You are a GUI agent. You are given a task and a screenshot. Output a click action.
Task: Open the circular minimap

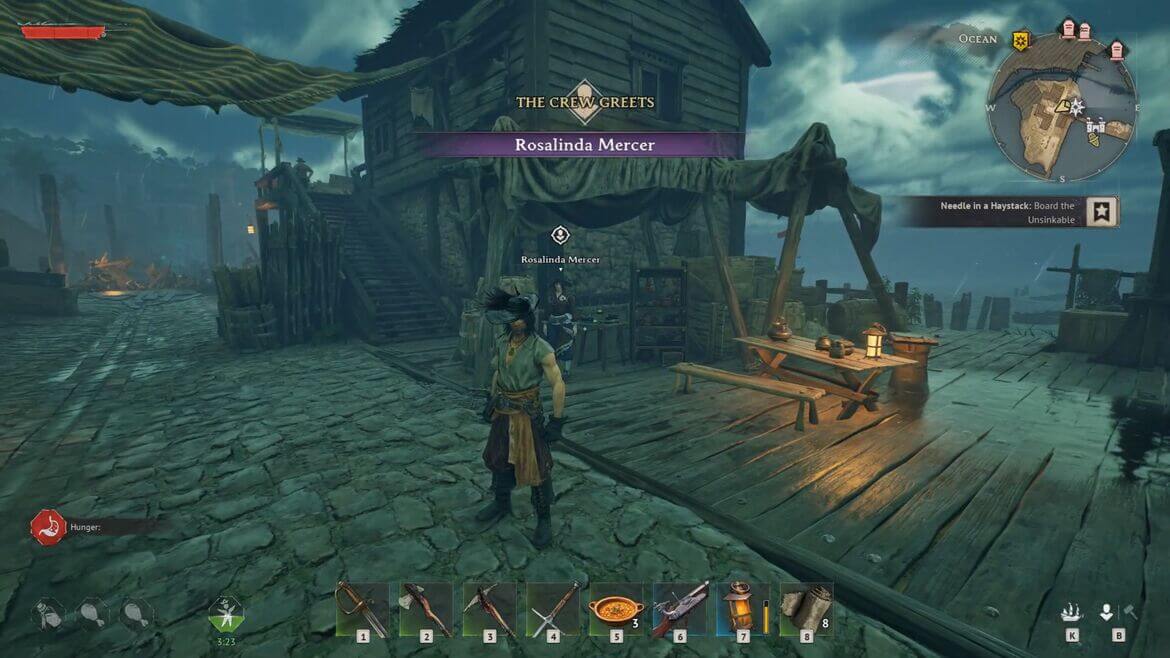(x=1060, y=108)
